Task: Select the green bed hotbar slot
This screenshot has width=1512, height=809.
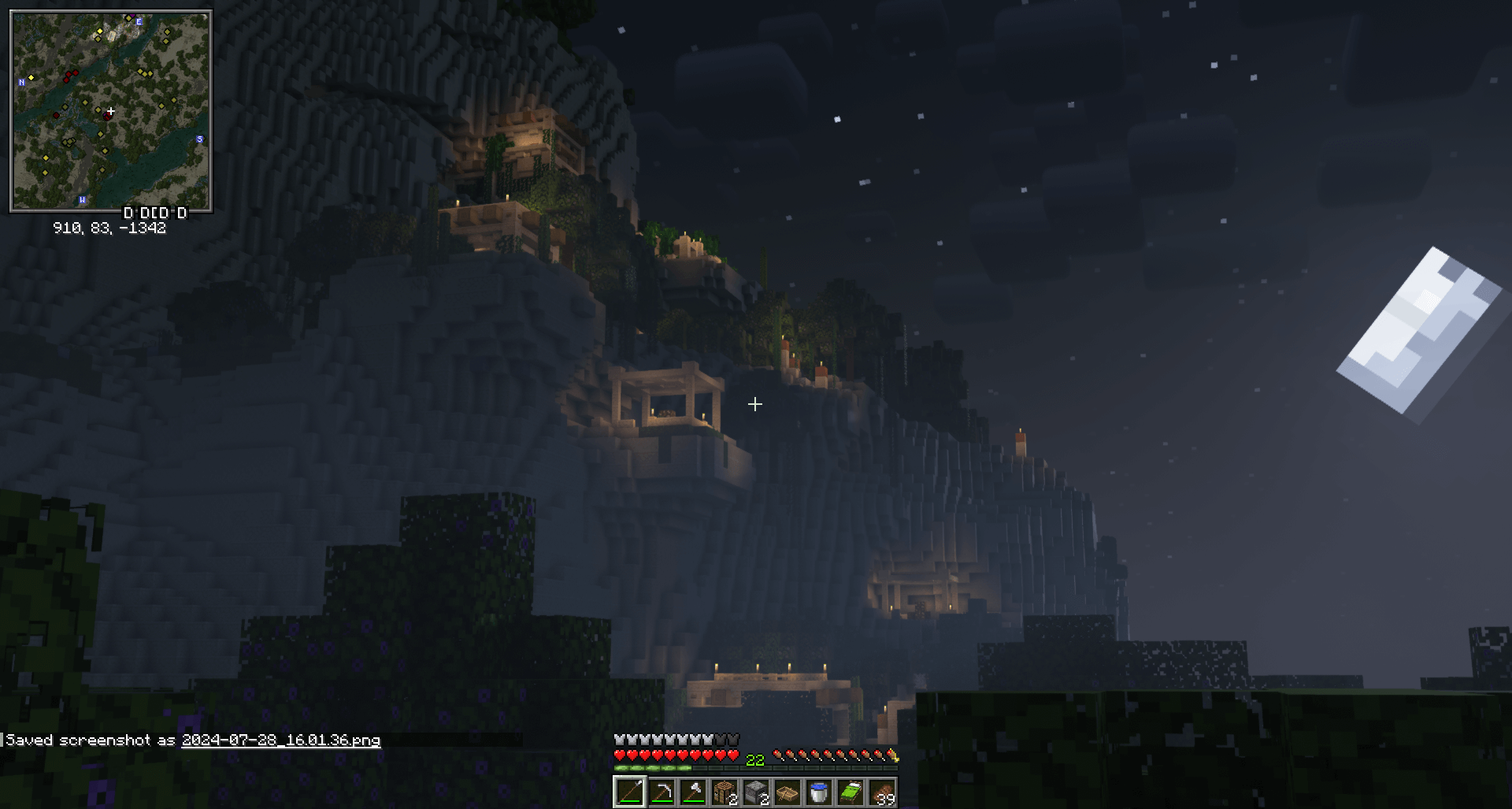Action: [853, 794]
